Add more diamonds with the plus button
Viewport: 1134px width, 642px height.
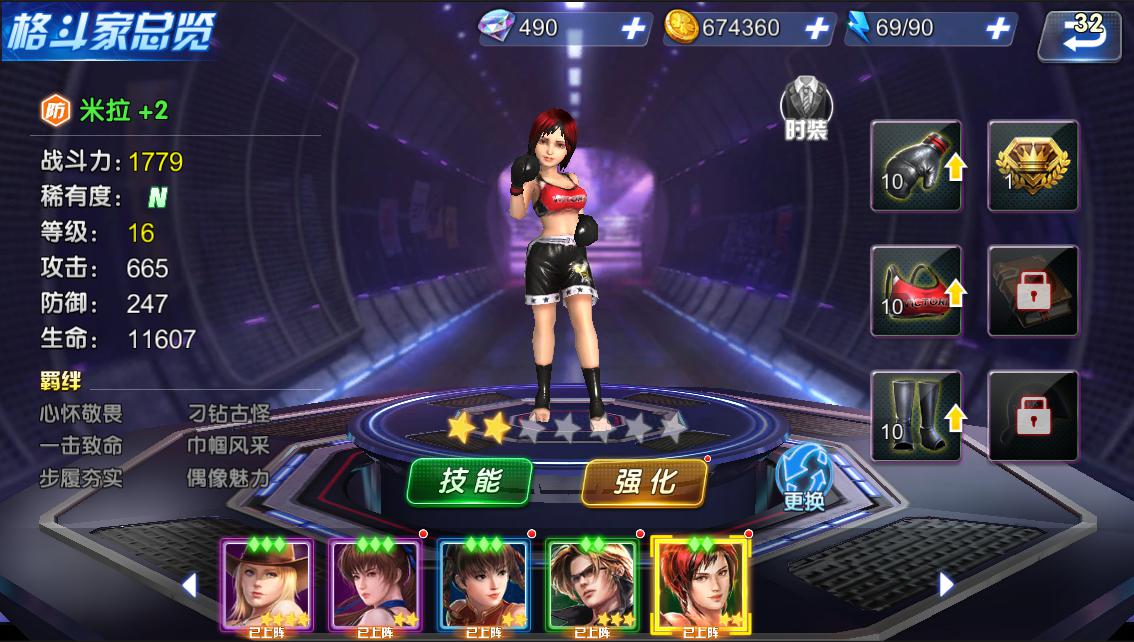click(x=633, y=28)
